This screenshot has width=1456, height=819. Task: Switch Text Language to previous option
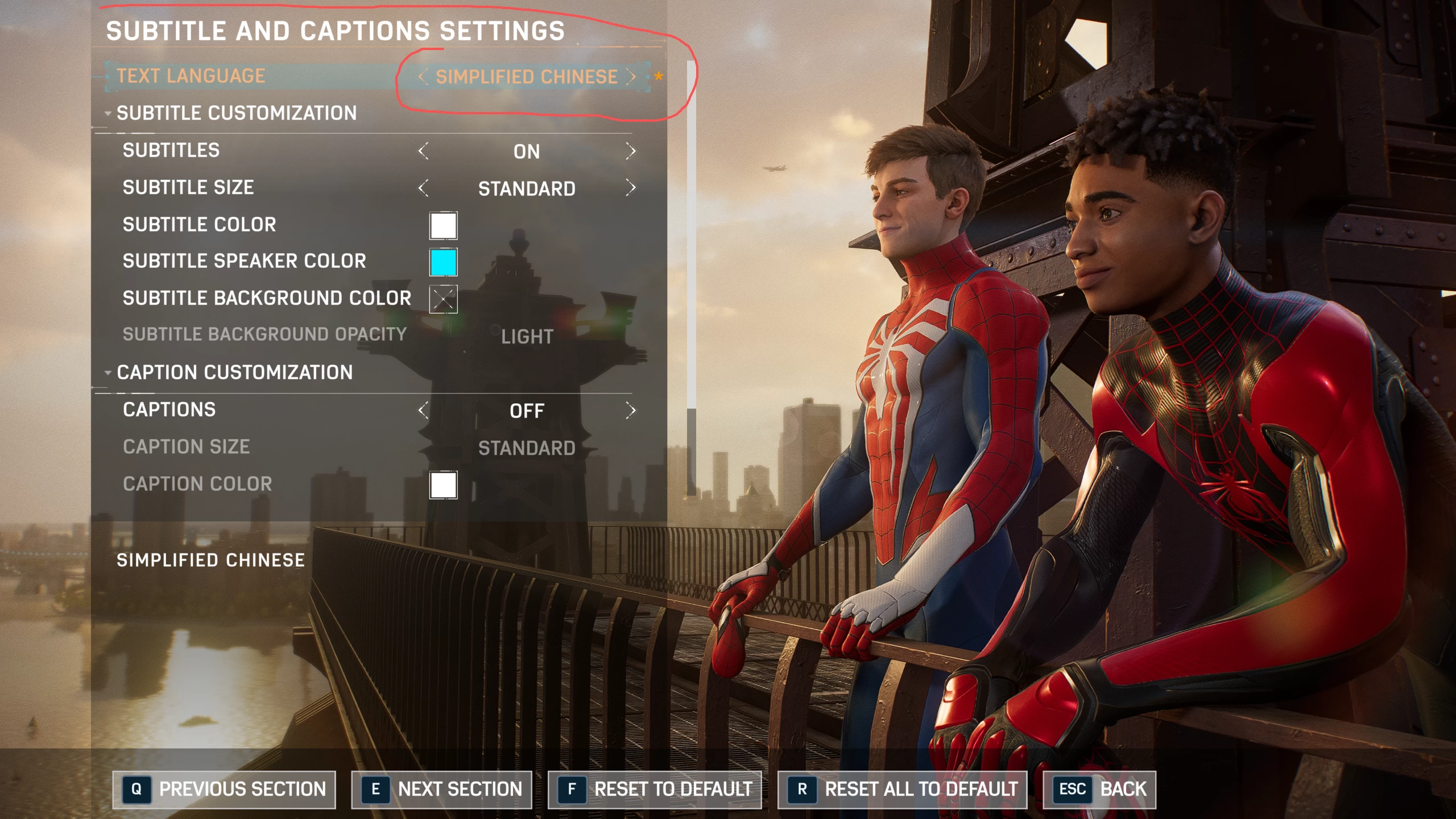click(423, 77)
